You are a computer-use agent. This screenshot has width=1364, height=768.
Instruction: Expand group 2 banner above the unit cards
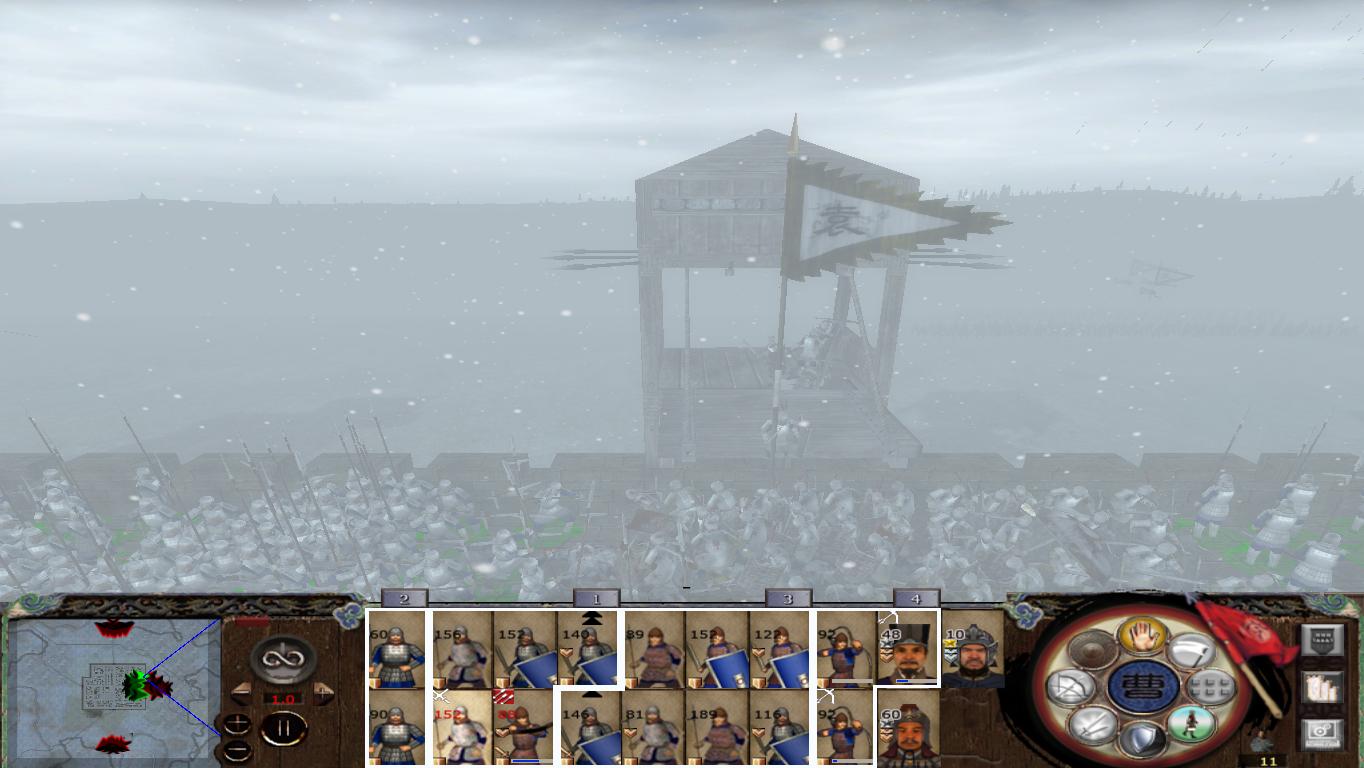[405, 598]
